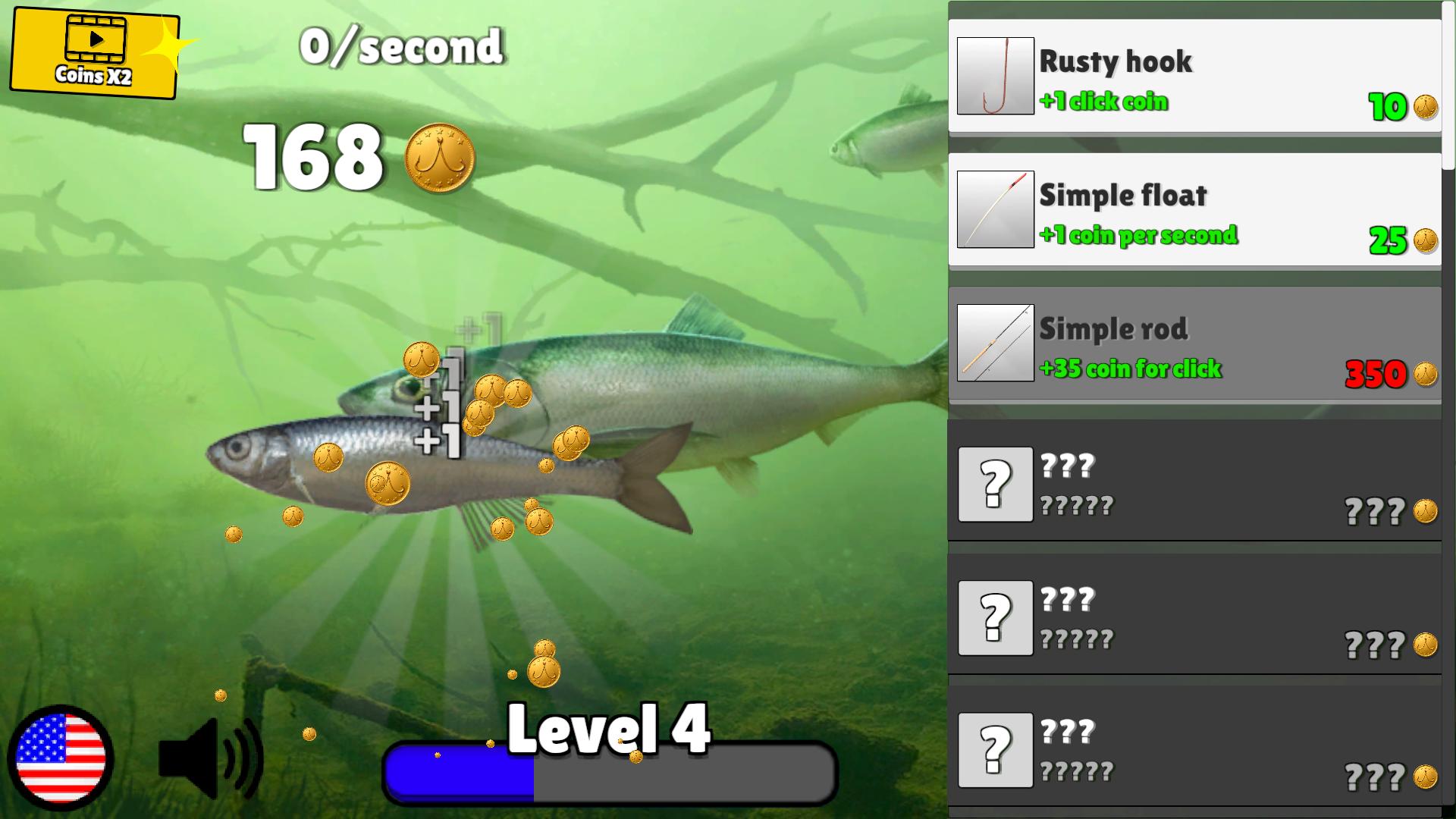This screenshot has height=819, width=1456.
Task: Switch language using the American flag button
Action: click(62, 758)
